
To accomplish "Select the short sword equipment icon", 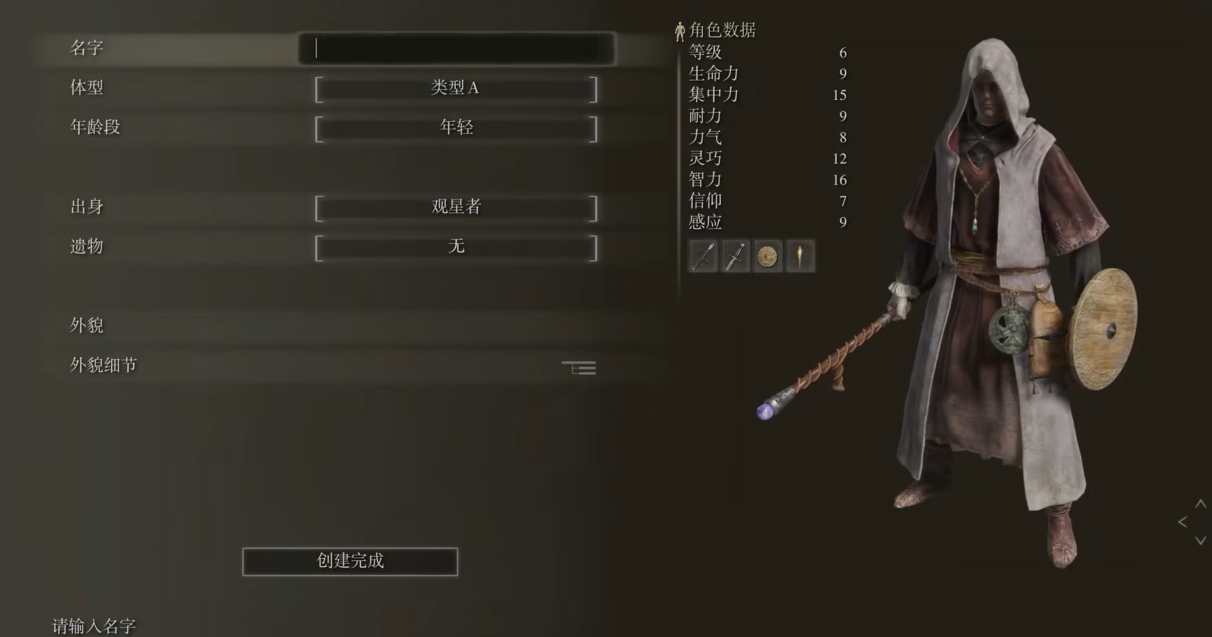I will pyautogui.click(x=736, y=257).
